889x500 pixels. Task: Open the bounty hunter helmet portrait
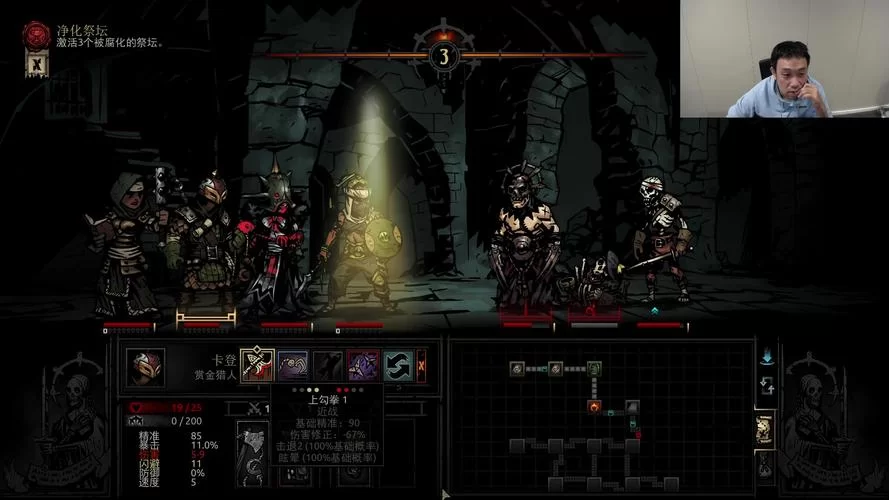pos(145,367)
